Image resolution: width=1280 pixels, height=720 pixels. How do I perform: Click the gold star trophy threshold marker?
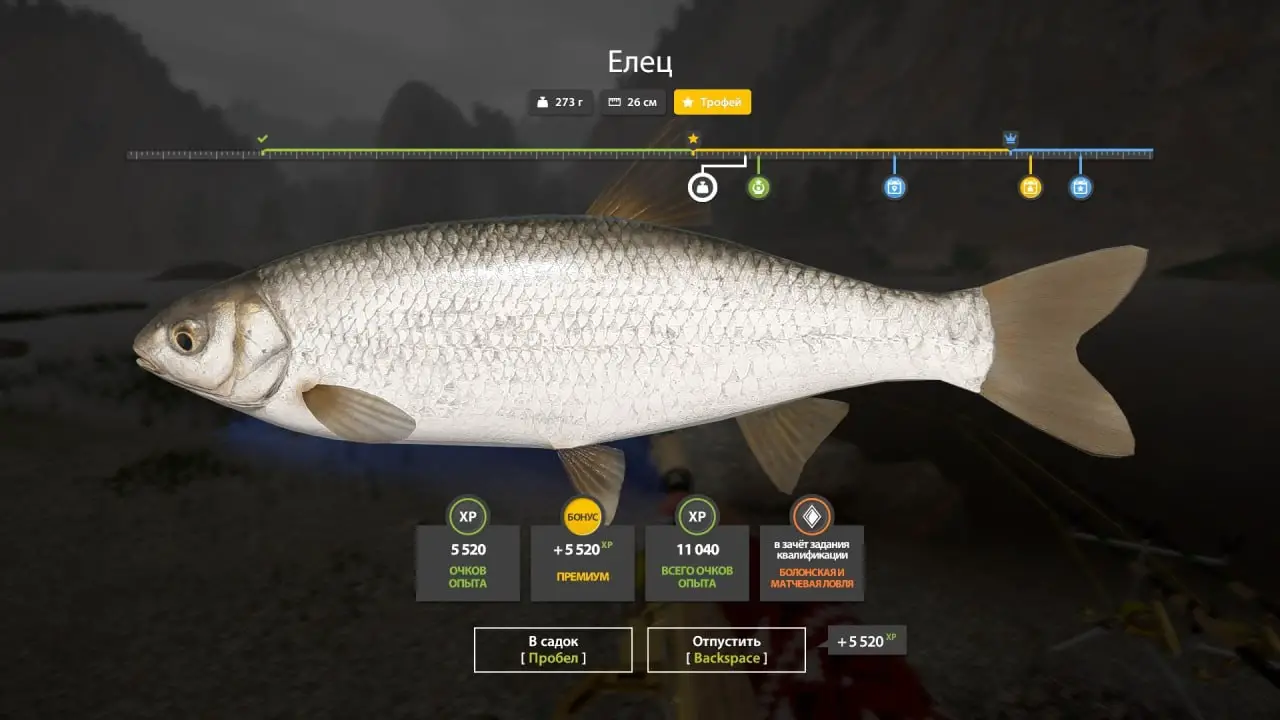[x=693, y=139]
